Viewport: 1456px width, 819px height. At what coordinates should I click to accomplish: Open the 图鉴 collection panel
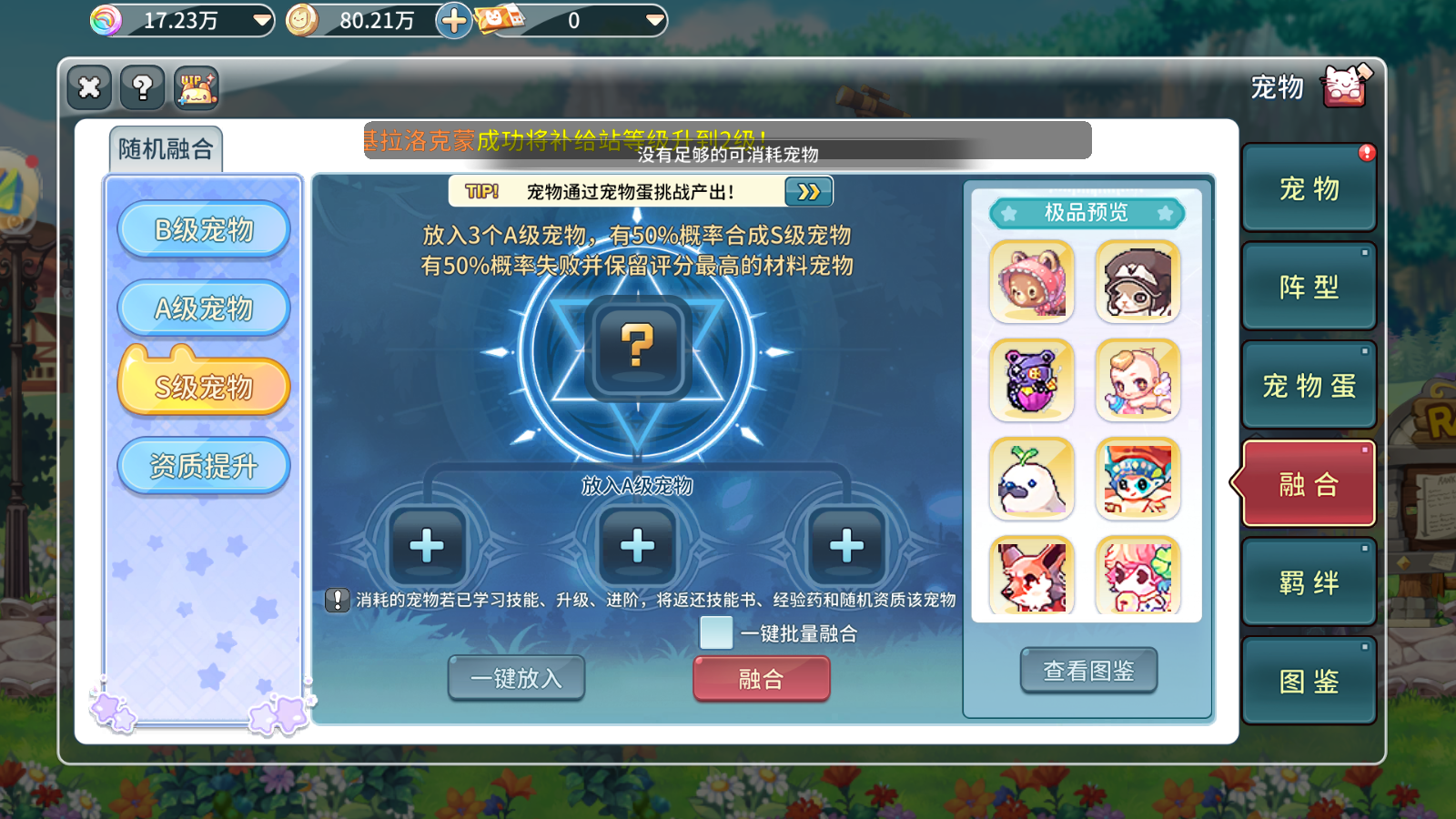[x=1309, y=680]
